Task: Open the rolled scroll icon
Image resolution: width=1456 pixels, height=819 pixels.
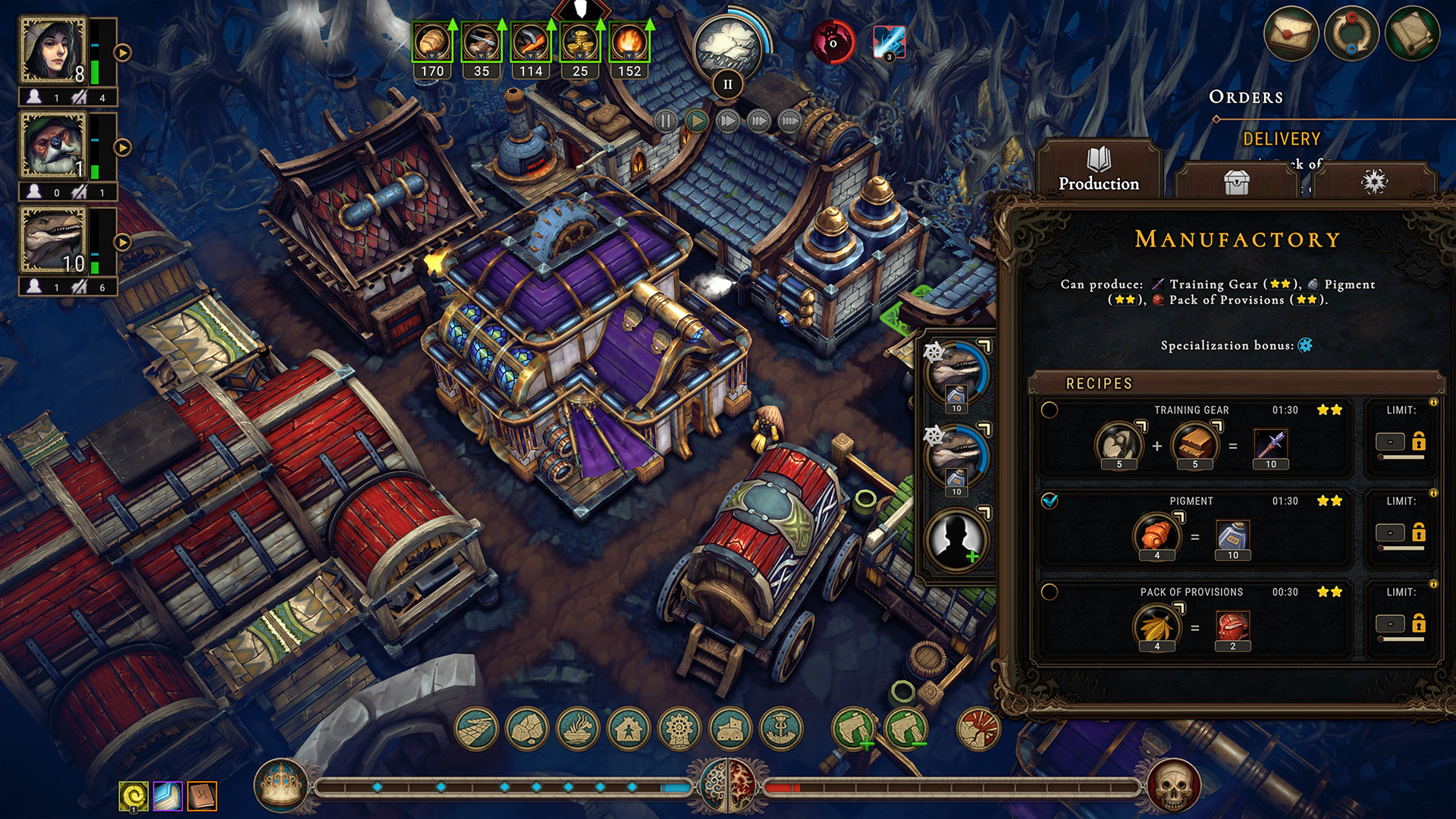Action: click(1411, 34)
